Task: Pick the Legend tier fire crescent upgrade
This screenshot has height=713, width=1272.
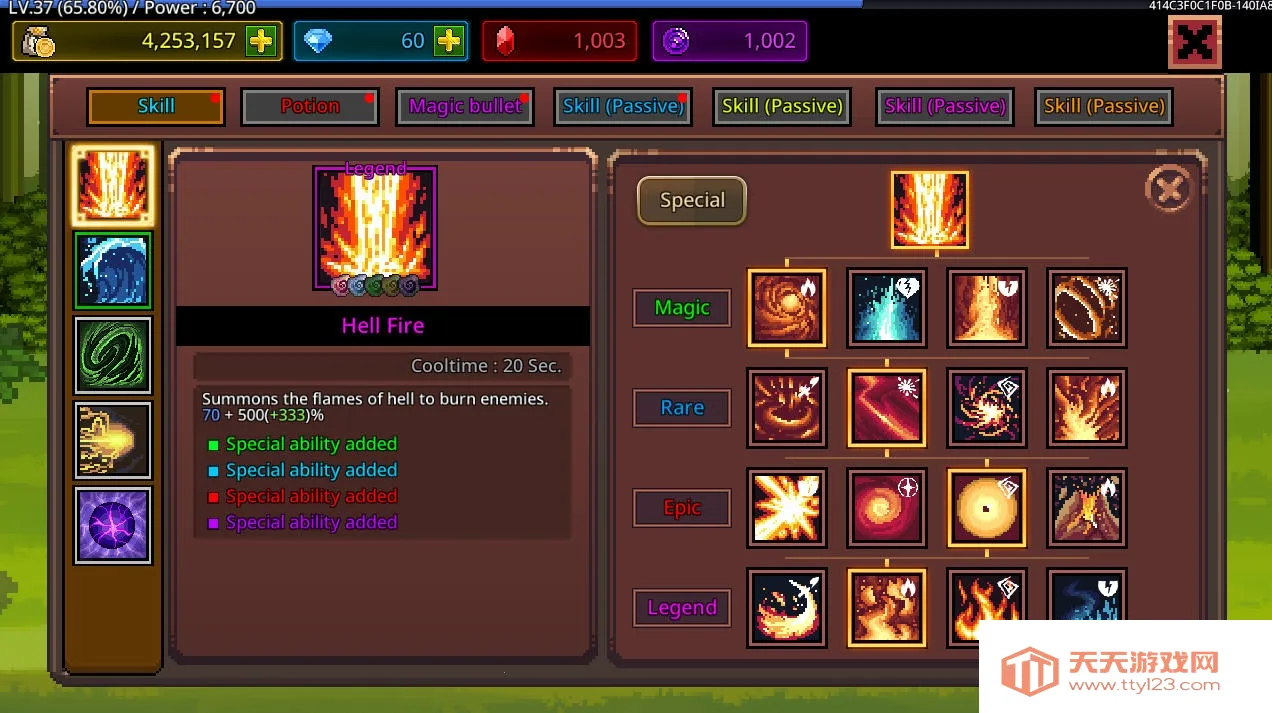Action: click(787, 607)
